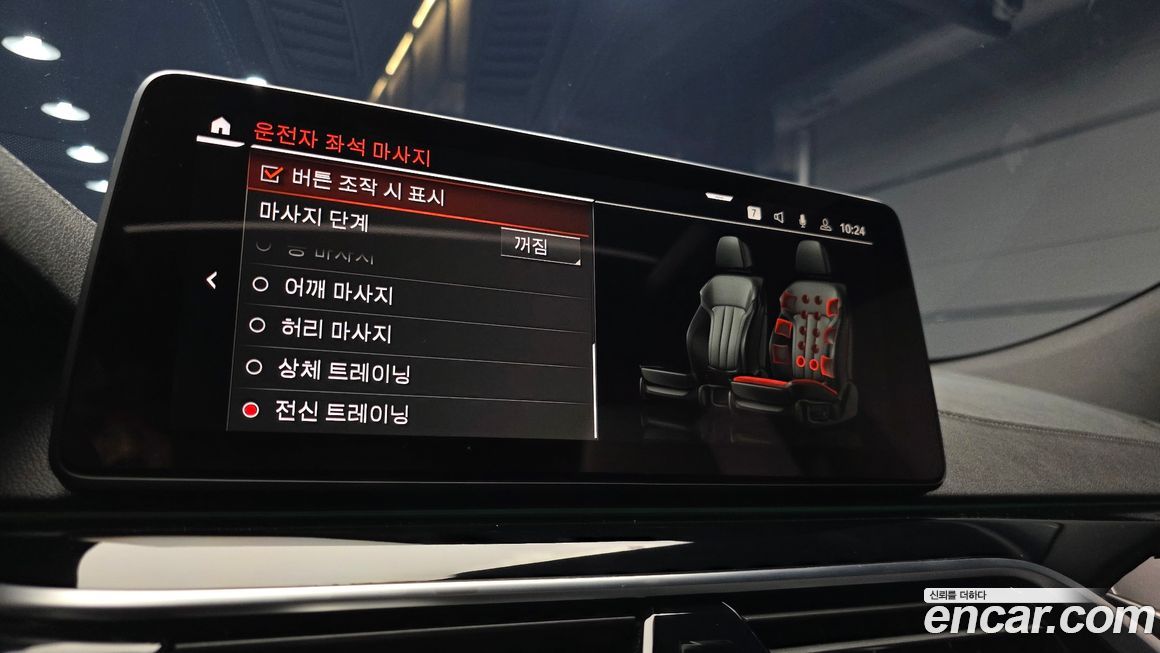
Task: Open the driver profile icon
Action: pos(826,225)
